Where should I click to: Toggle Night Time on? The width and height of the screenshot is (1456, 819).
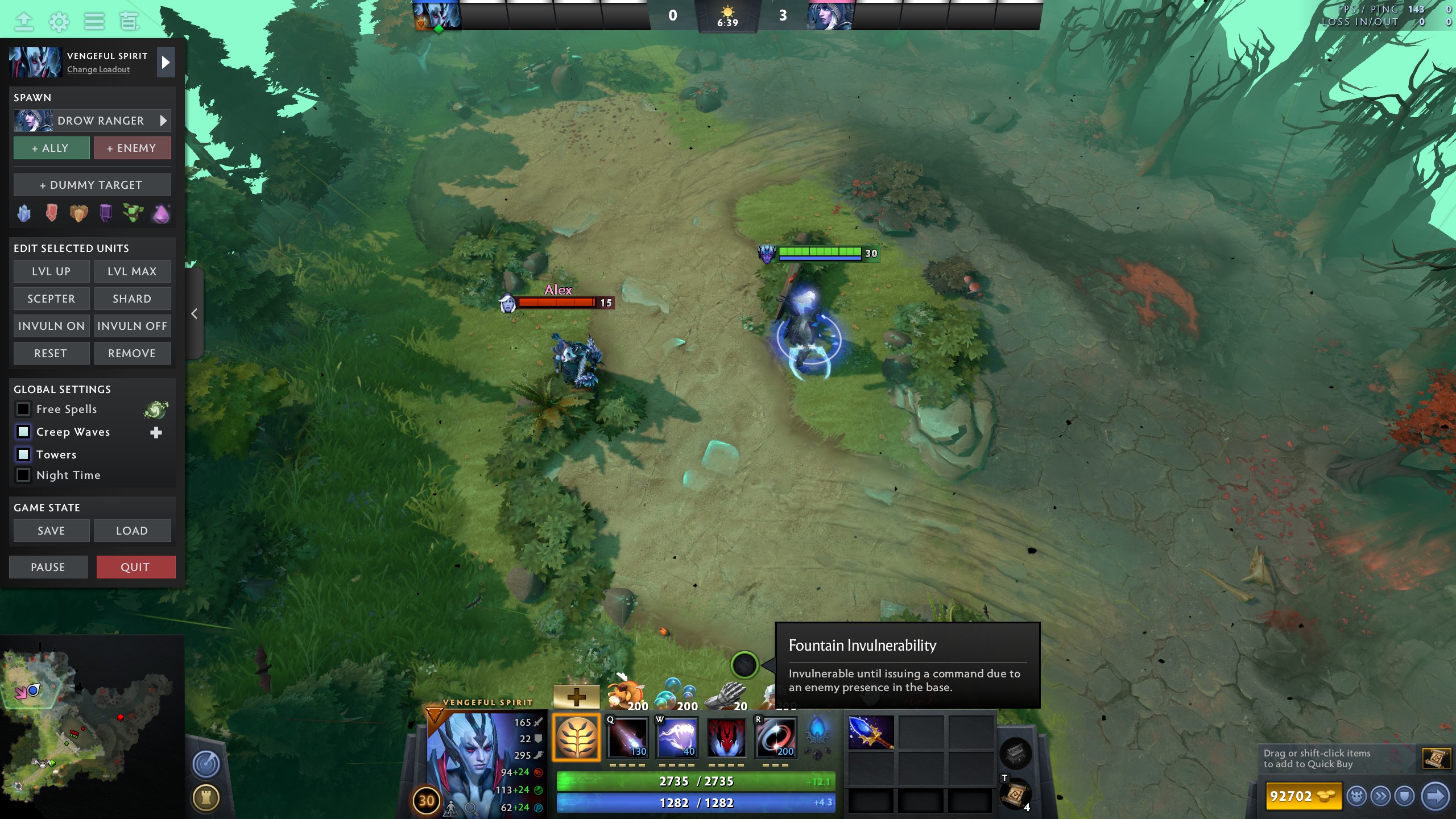23,475
